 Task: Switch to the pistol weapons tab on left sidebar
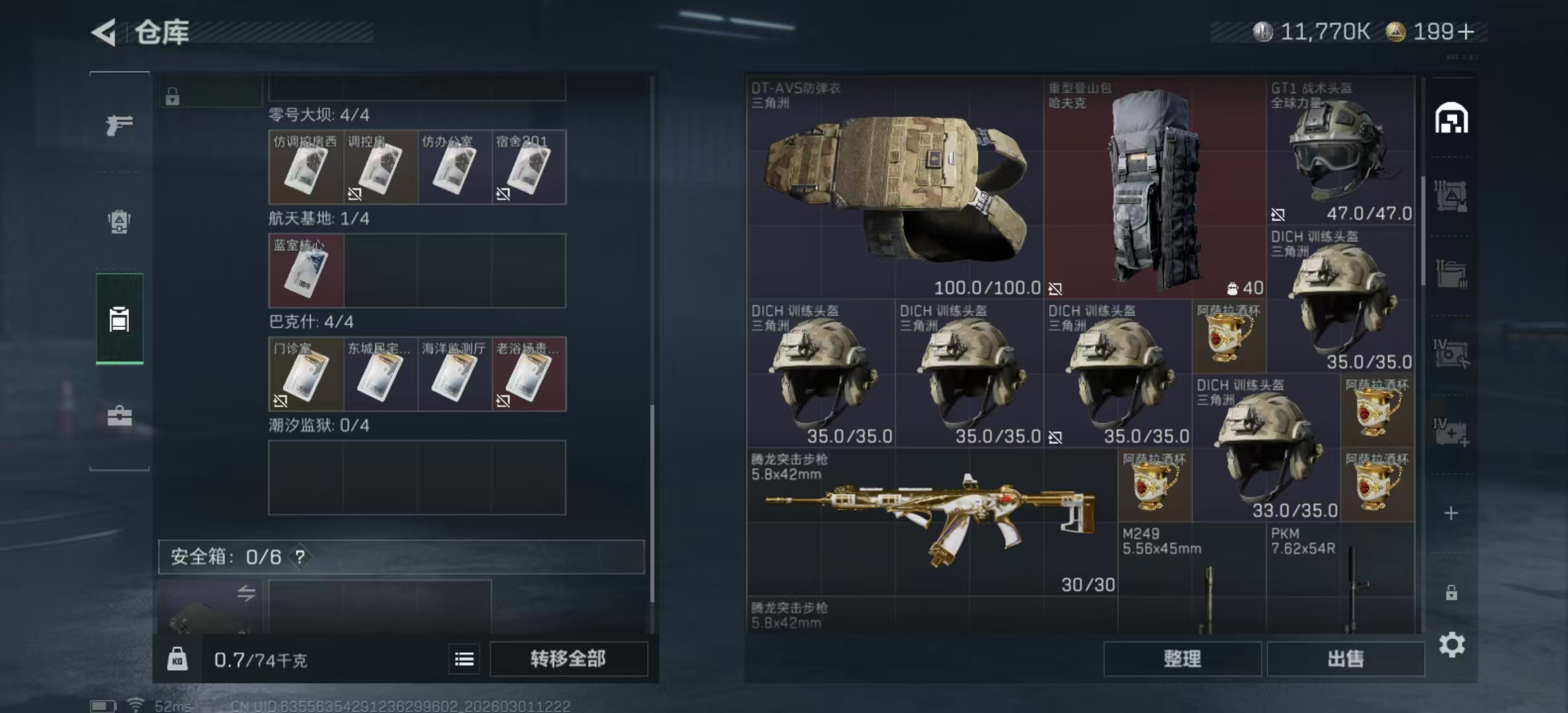click(119, 125)
